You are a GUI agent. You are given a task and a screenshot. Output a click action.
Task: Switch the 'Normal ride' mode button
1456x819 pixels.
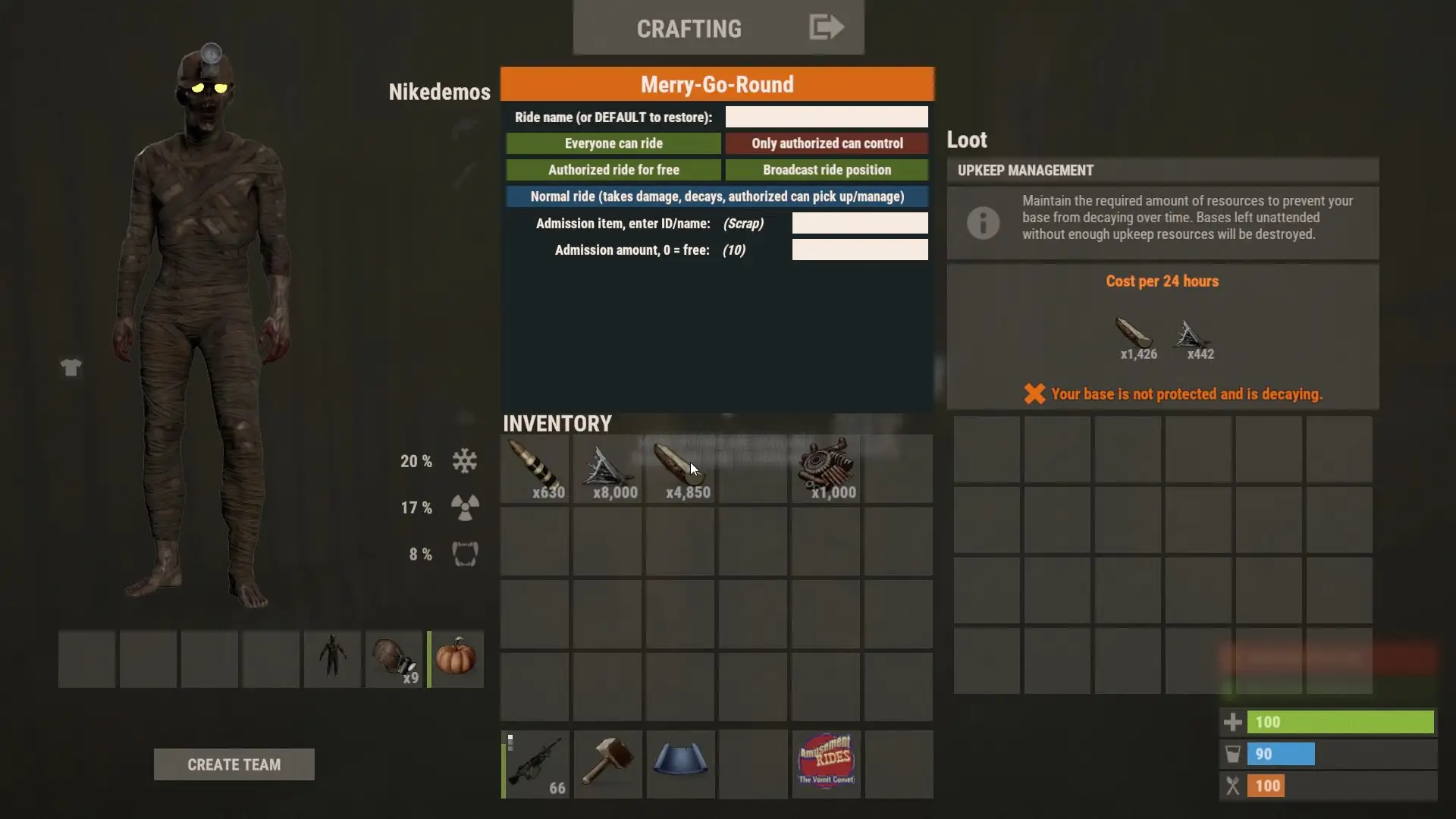point(717,196)
